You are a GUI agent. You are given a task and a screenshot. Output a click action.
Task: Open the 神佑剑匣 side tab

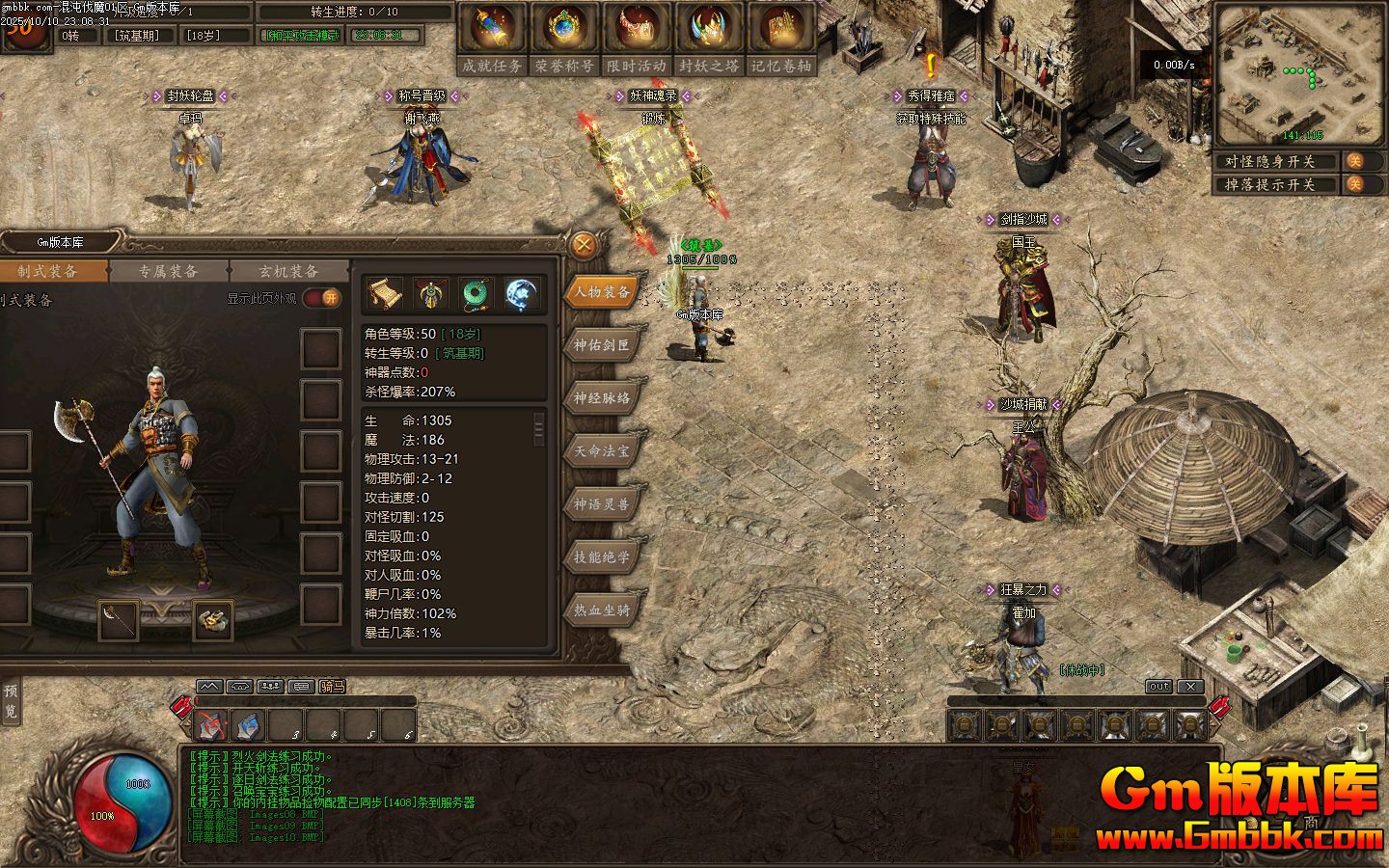pos(602,344)
